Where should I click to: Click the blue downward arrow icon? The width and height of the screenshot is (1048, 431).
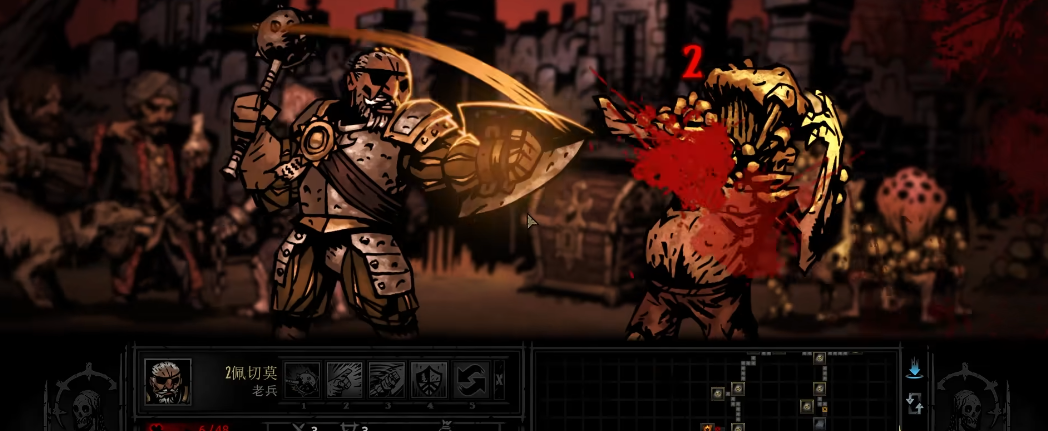coord(914,369)
